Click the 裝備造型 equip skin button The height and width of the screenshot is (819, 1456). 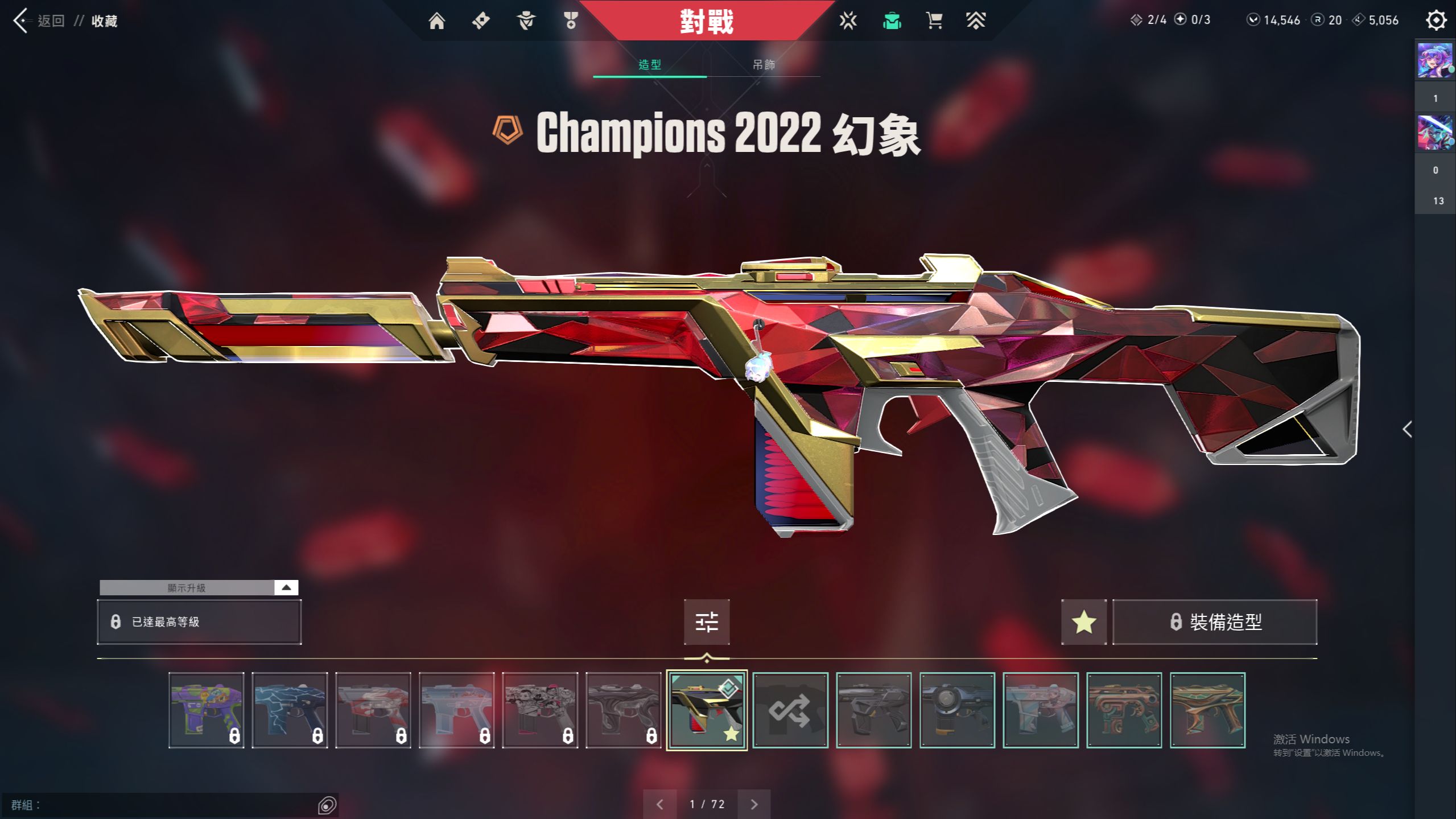point(1215,622)
